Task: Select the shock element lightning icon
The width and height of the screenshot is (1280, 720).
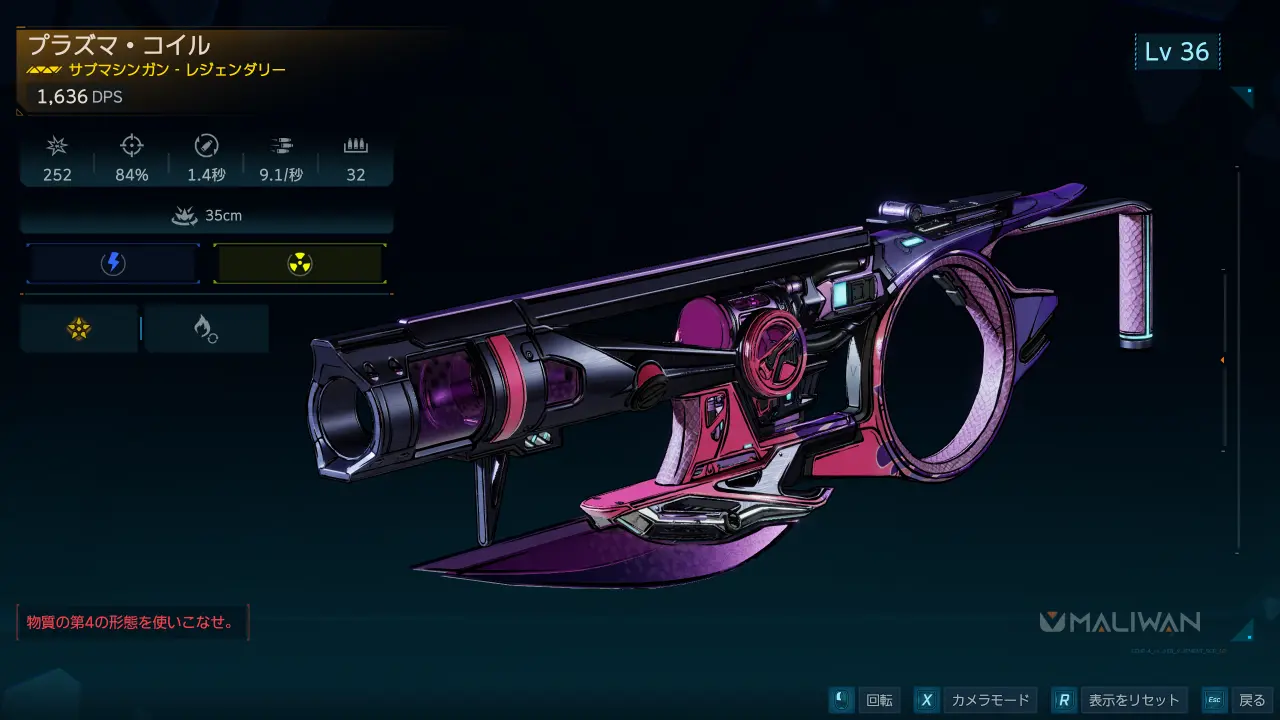Action: [x=113, y=264]
